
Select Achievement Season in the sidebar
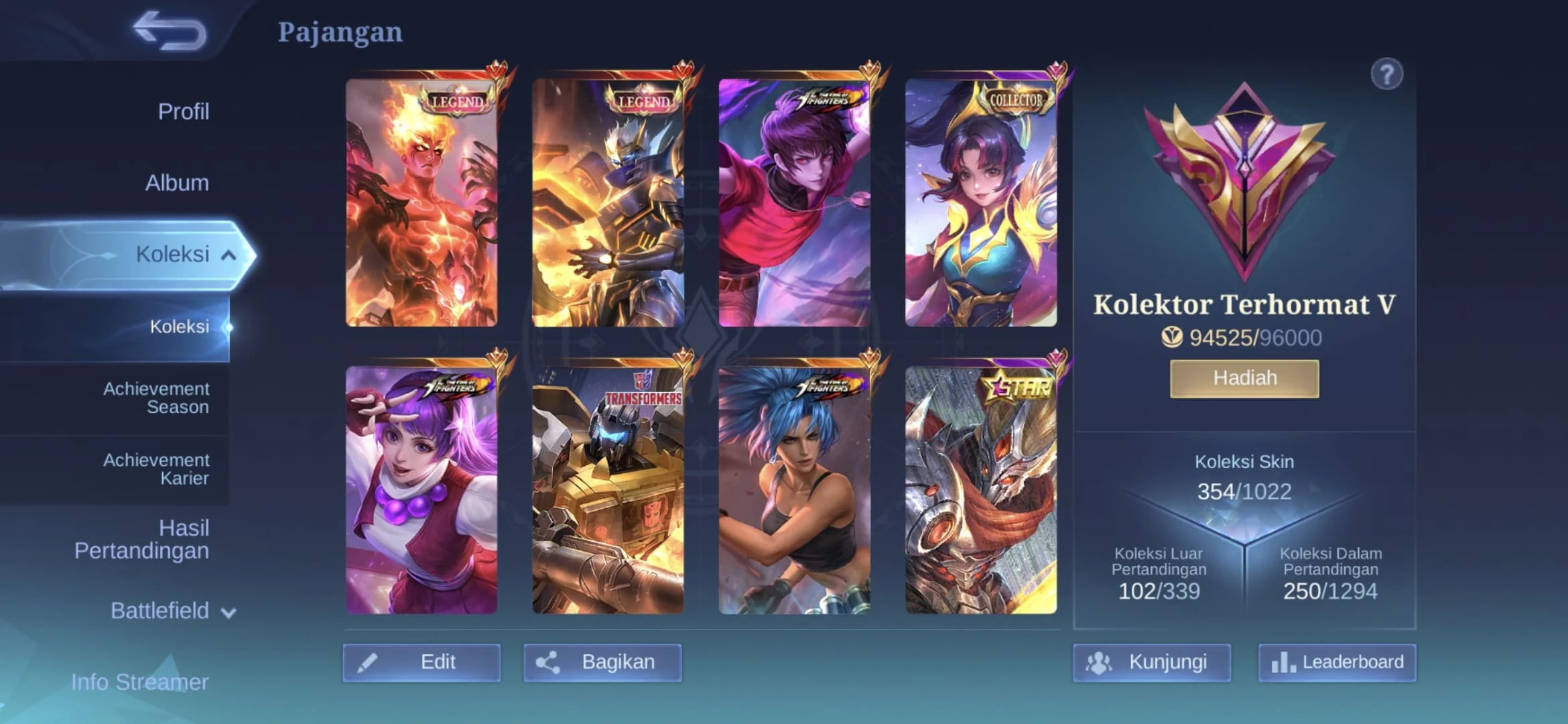tap(156, 397)
